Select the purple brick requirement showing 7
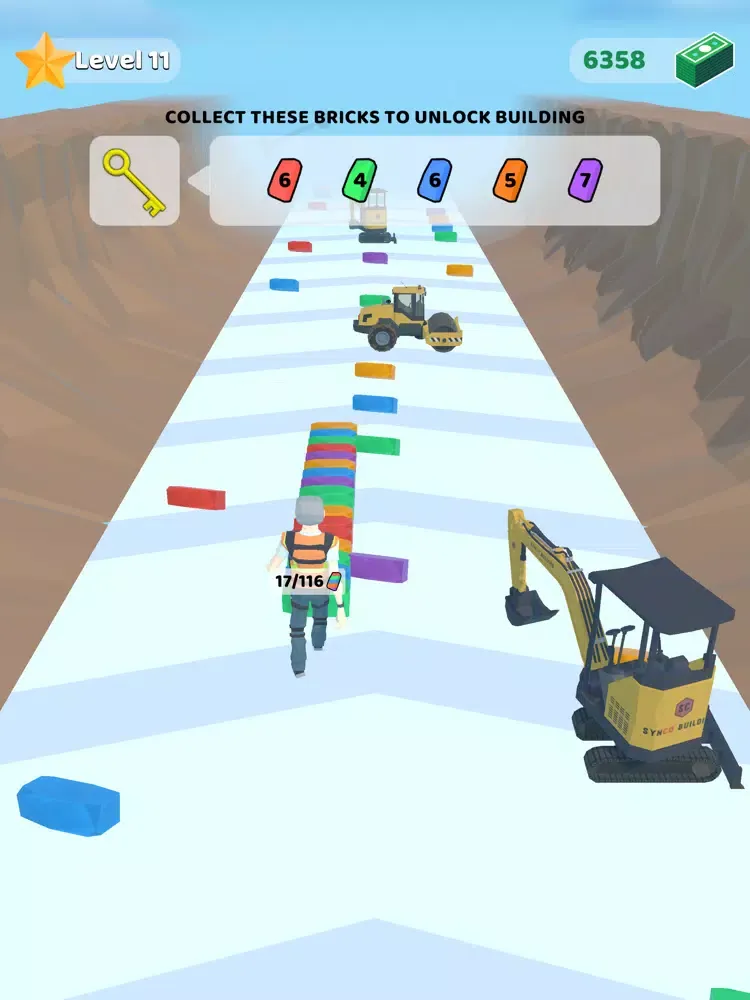Screen dimensions: 750x1000 [585, 181]
